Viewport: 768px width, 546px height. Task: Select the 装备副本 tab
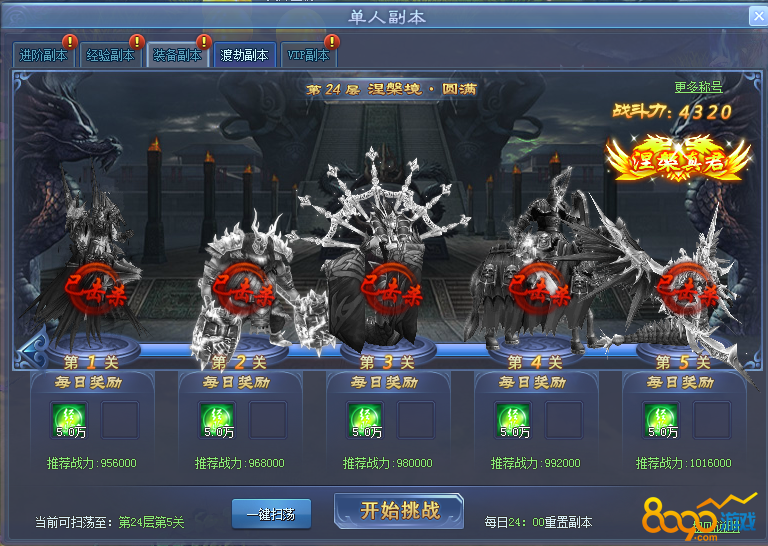[177, 56]
